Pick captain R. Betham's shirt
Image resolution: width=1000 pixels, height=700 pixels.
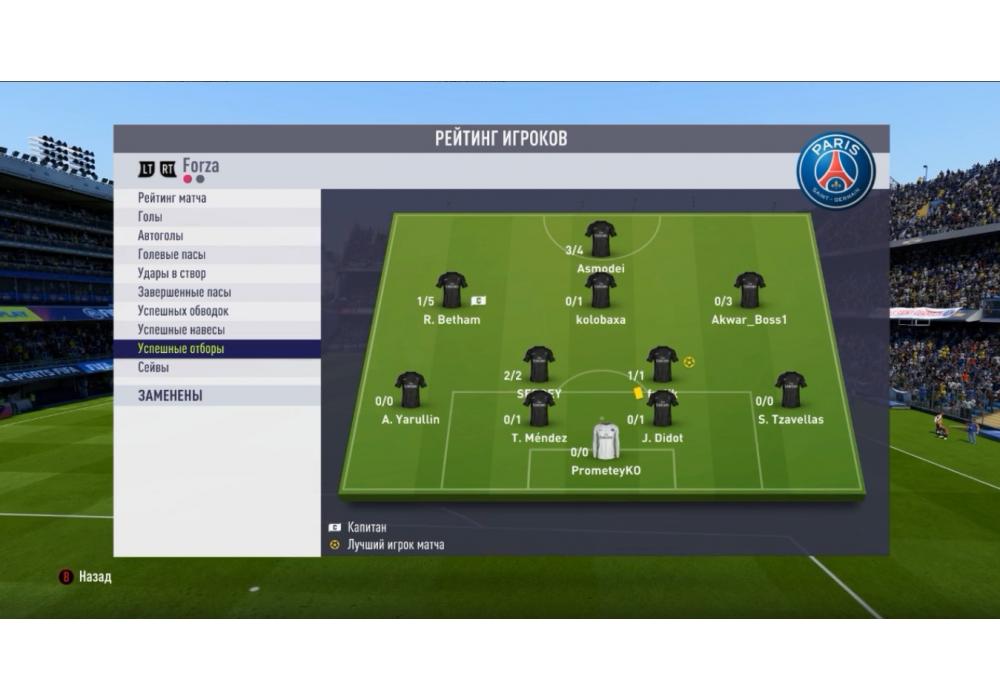pos(451,290)
